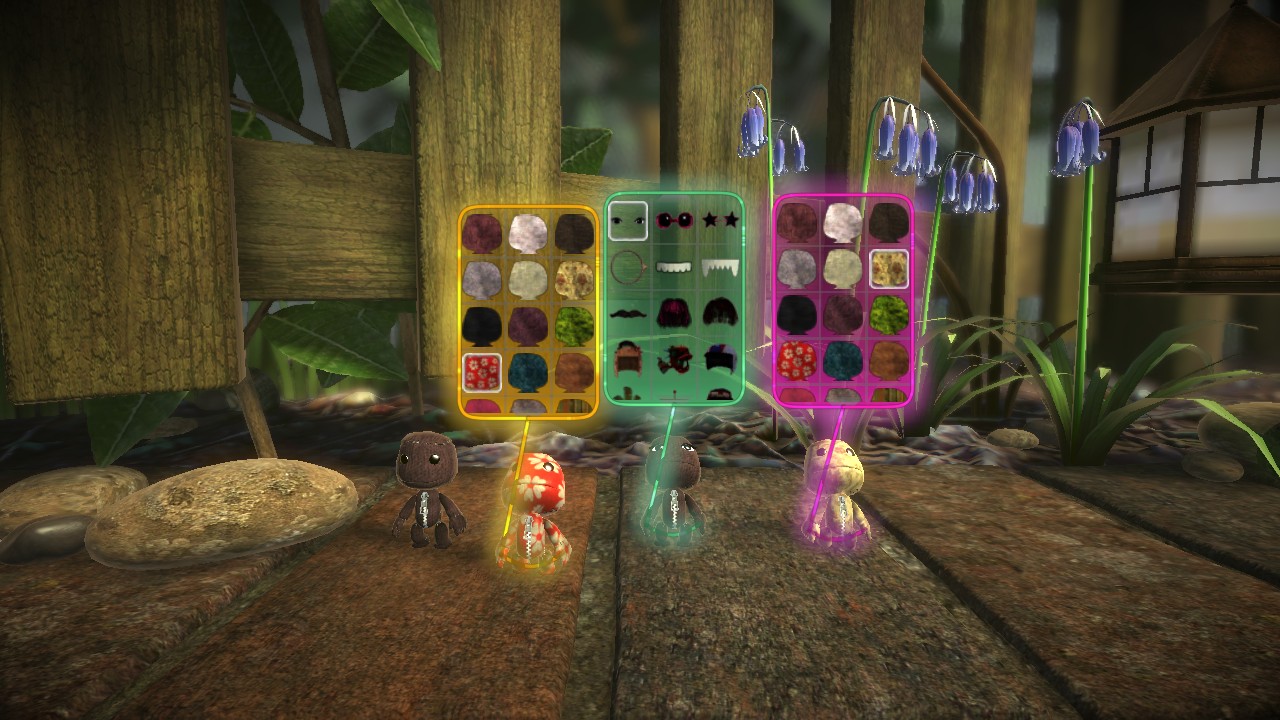Select the brown mop-top wig
1280x720 pixels.
point(723,311)
